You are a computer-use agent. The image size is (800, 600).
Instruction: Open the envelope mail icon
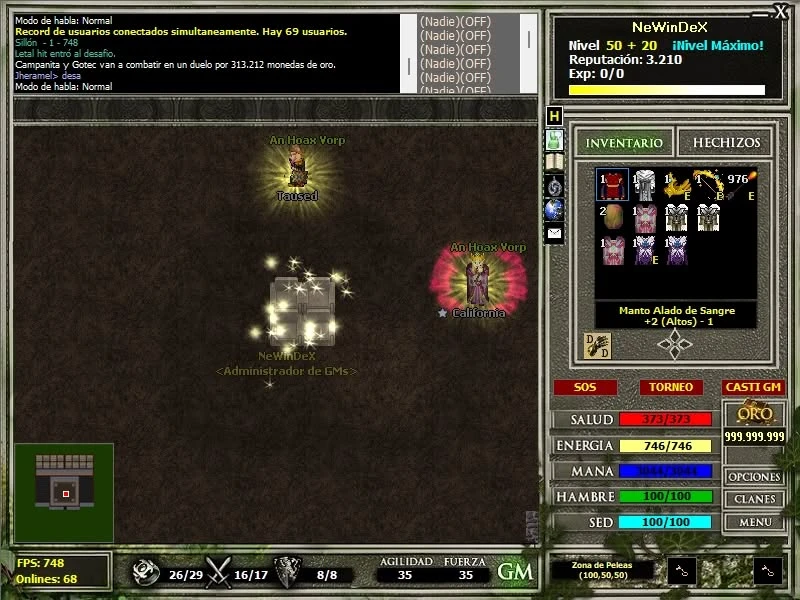pyautogui.click(x=554, y=233)
